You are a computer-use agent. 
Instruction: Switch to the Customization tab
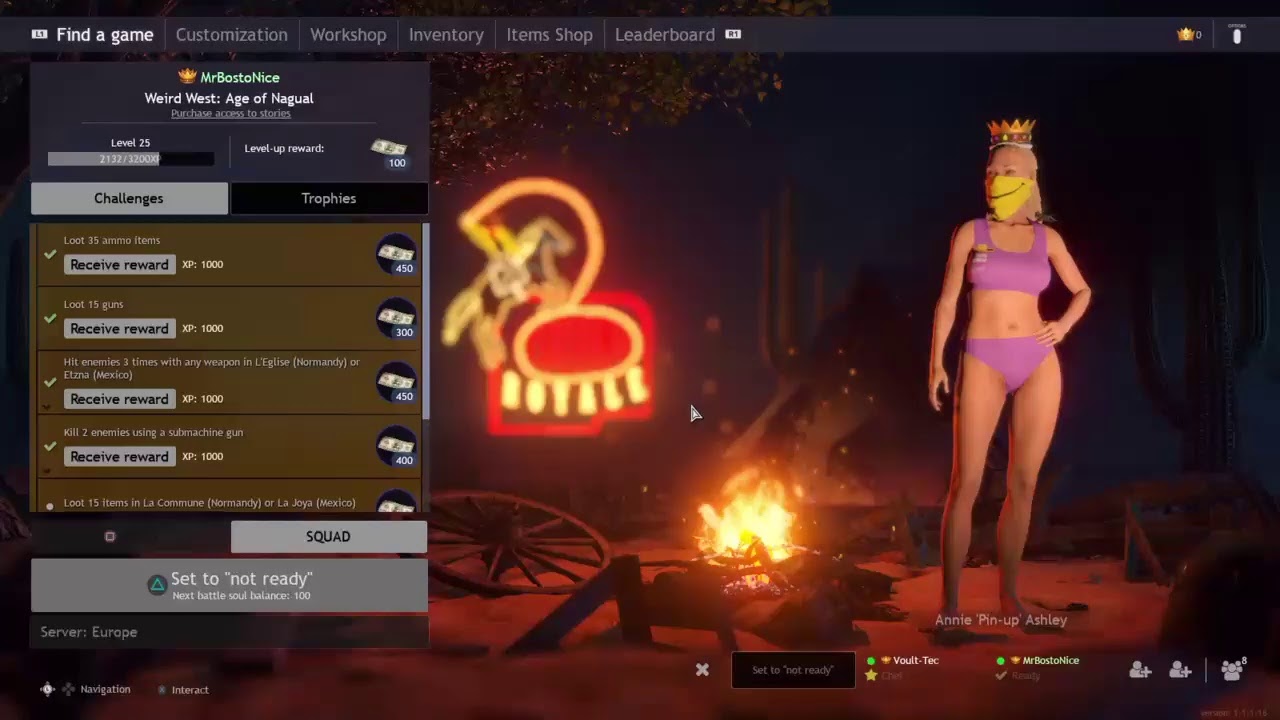pyautogui.click(x=231, y=35)
